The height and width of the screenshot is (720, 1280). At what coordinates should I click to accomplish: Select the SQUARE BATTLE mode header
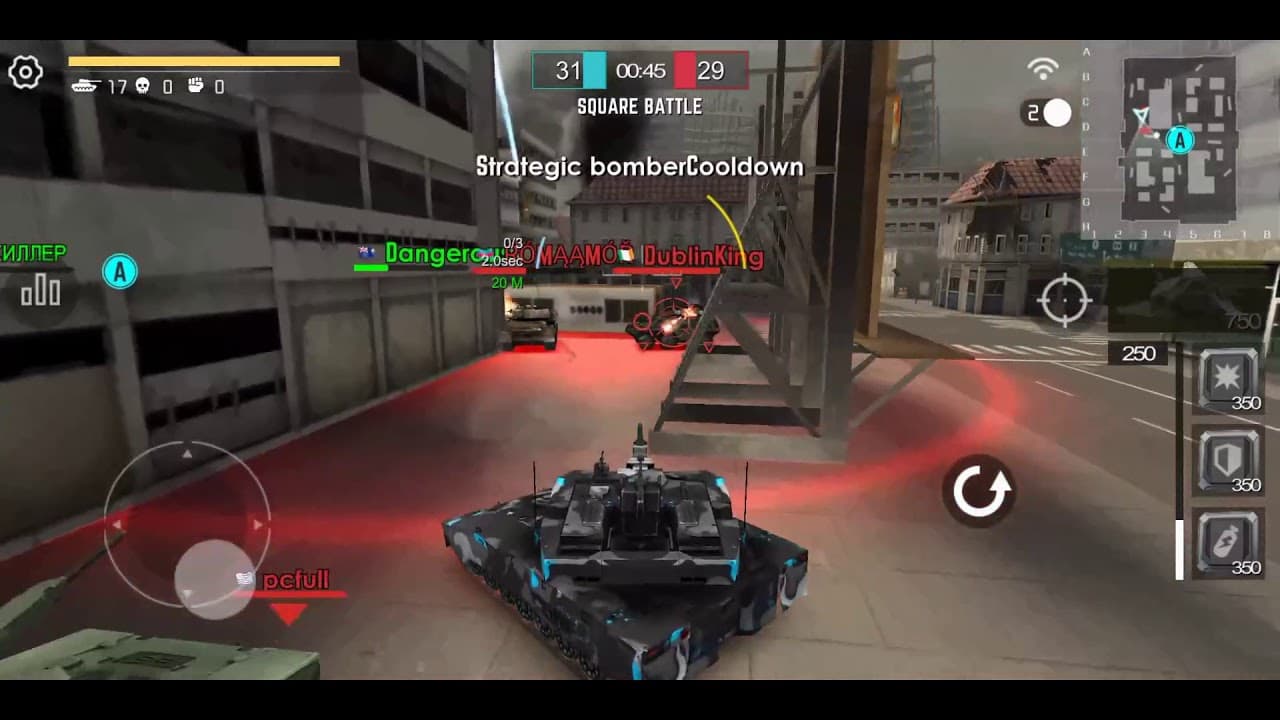640,105
